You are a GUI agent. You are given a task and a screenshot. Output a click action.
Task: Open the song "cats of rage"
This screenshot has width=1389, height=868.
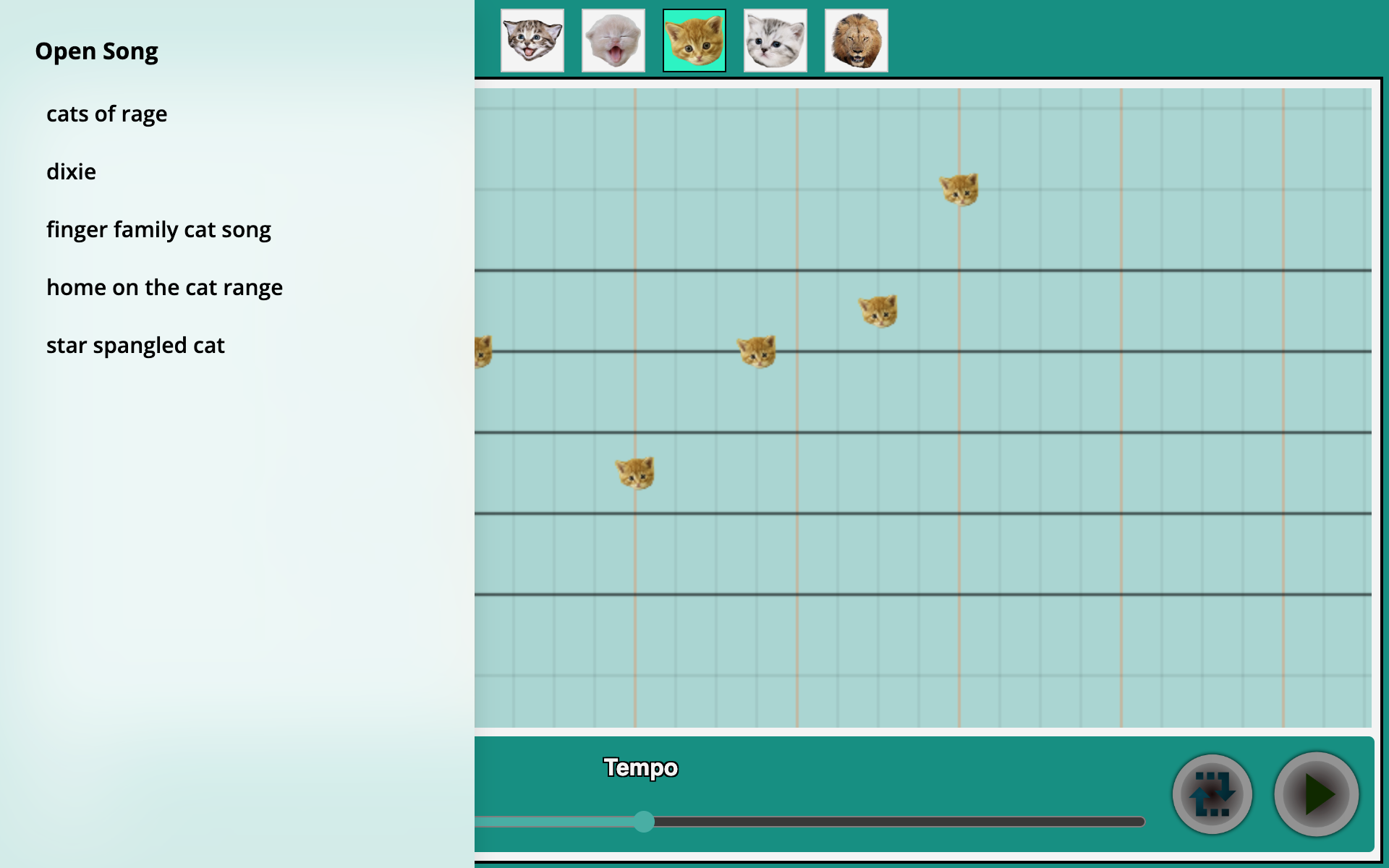pyautogui.click(x=107, y=114)
